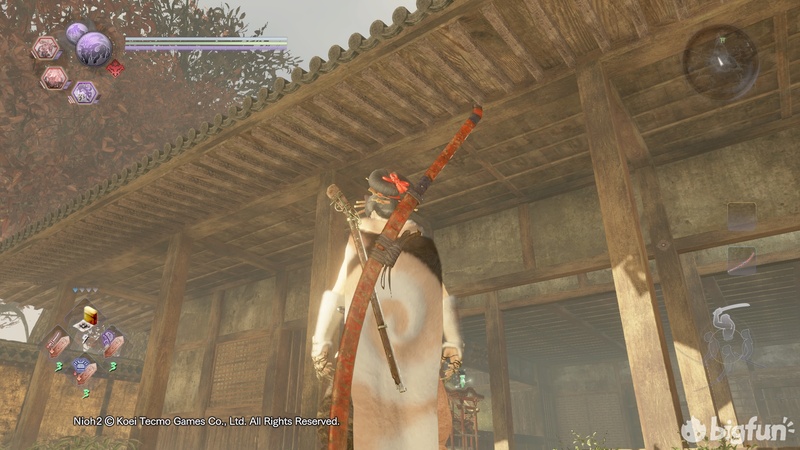Trigger the purple hexagon yokai ability

84,92
